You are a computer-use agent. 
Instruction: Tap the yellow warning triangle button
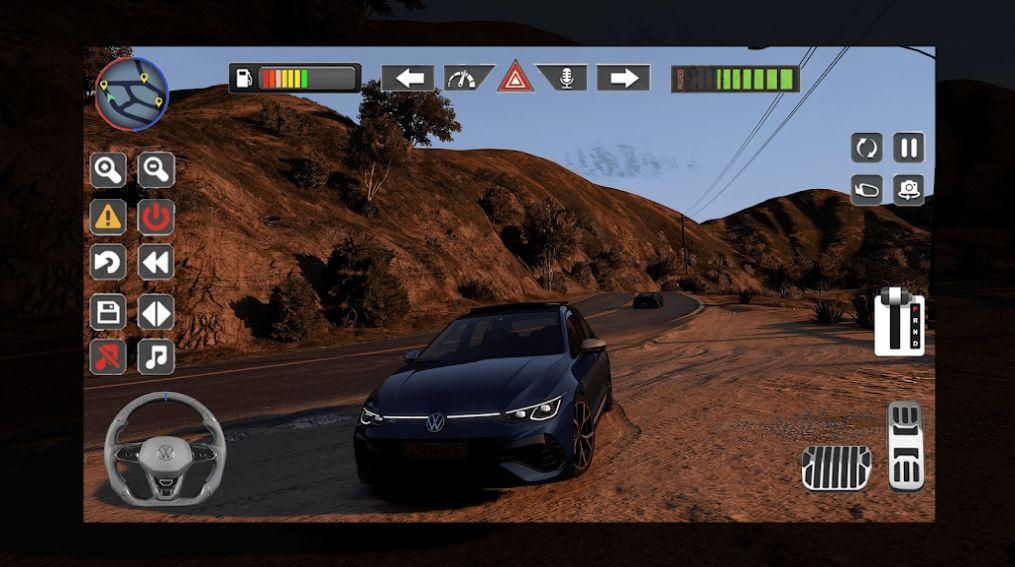[108, 217]
